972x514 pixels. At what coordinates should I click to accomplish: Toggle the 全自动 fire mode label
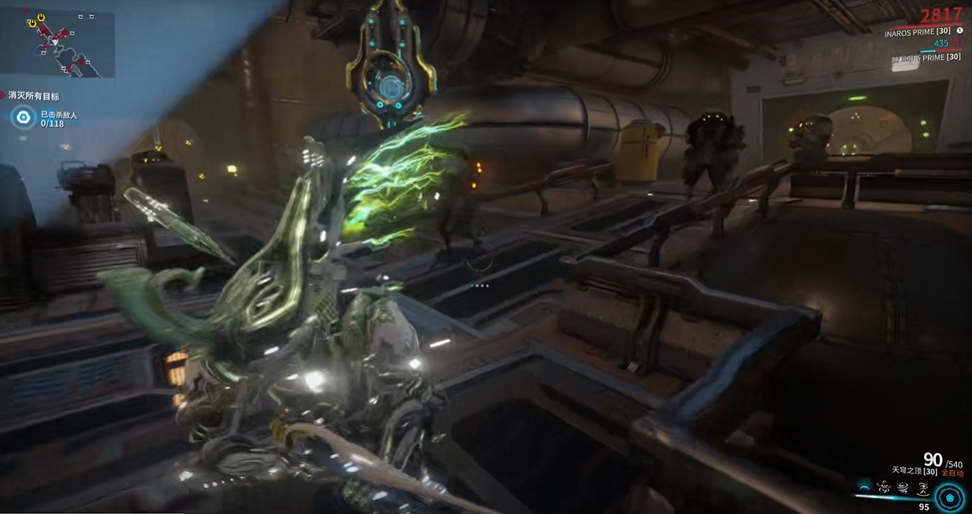coord(950,473)
